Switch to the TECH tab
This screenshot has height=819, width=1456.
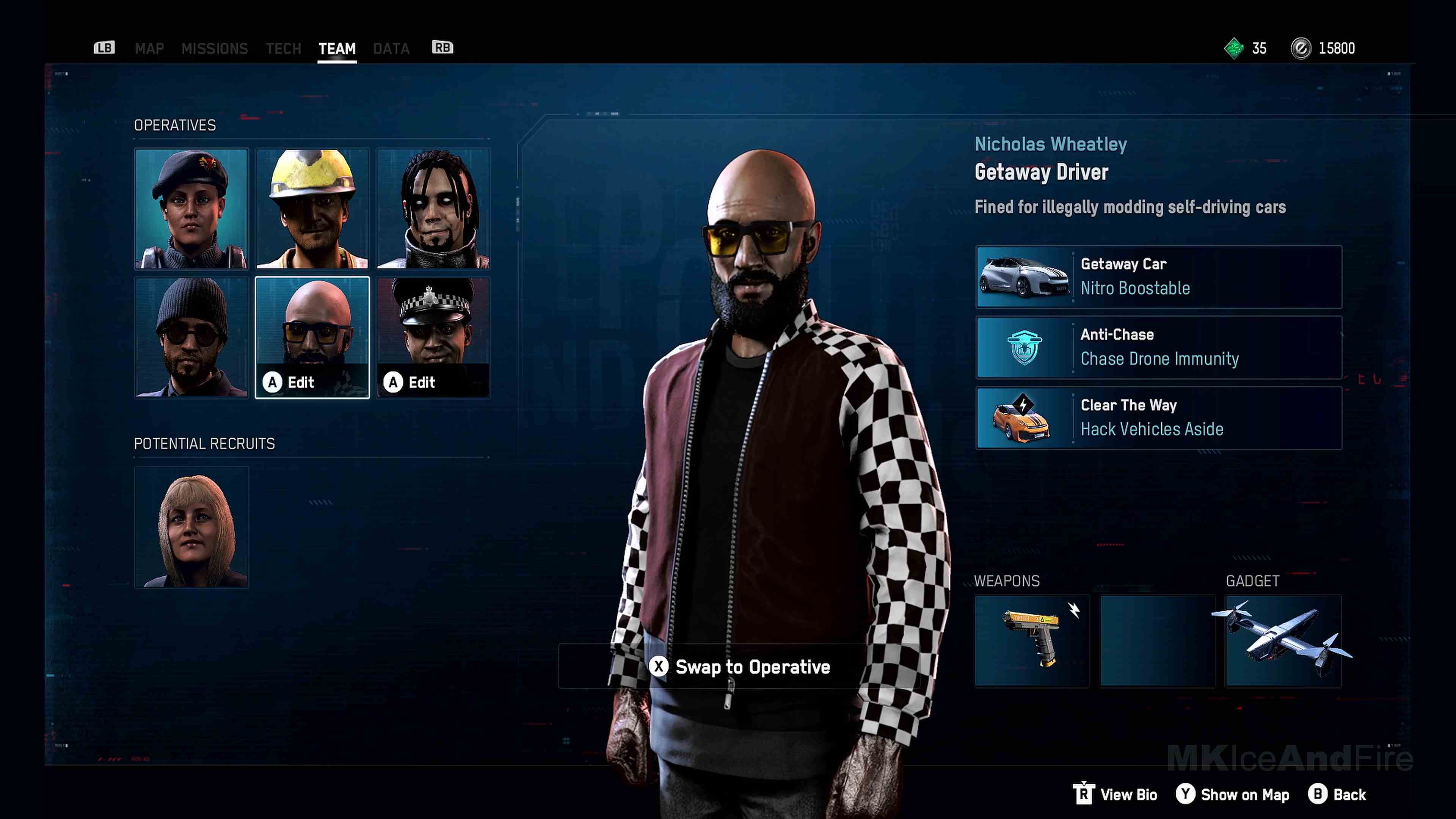[x=283, y=49]
